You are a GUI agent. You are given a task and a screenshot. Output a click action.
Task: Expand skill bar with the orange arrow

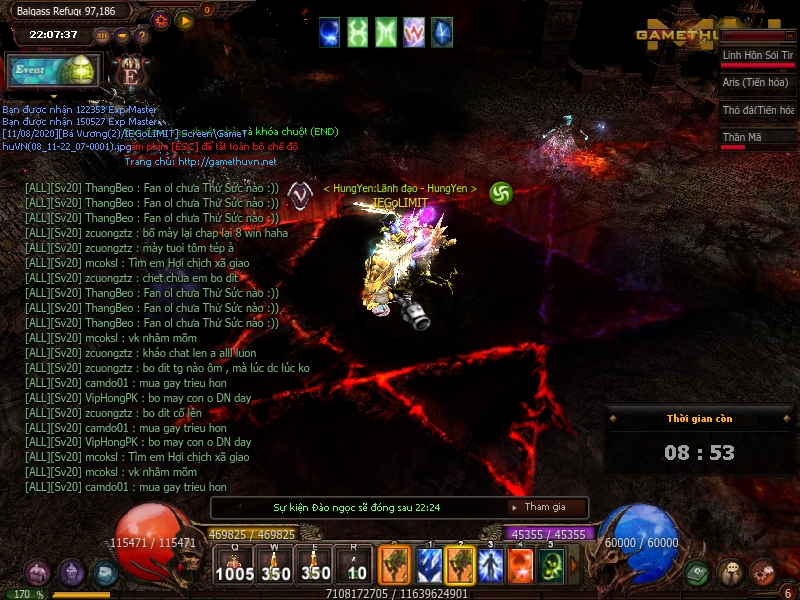coord(574,566)
